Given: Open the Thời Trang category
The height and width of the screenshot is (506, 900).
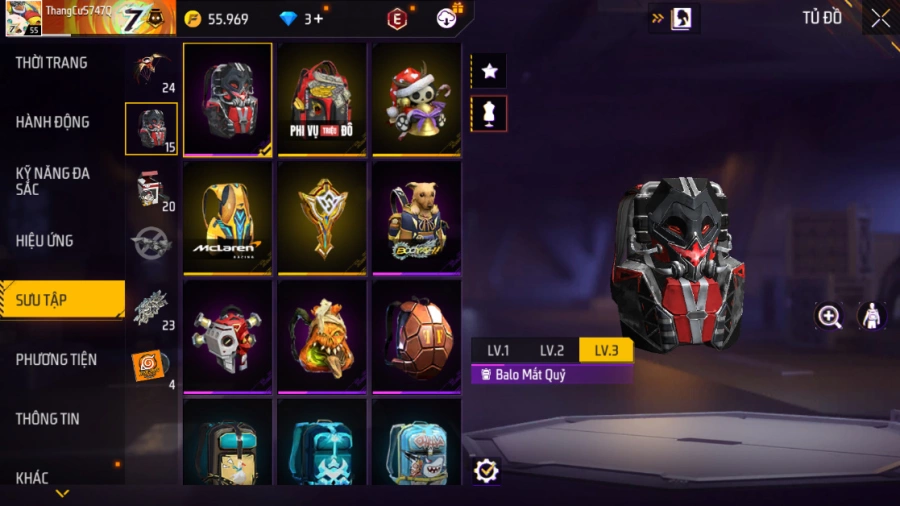Looking at the screenshot, I should click(52, 63).
